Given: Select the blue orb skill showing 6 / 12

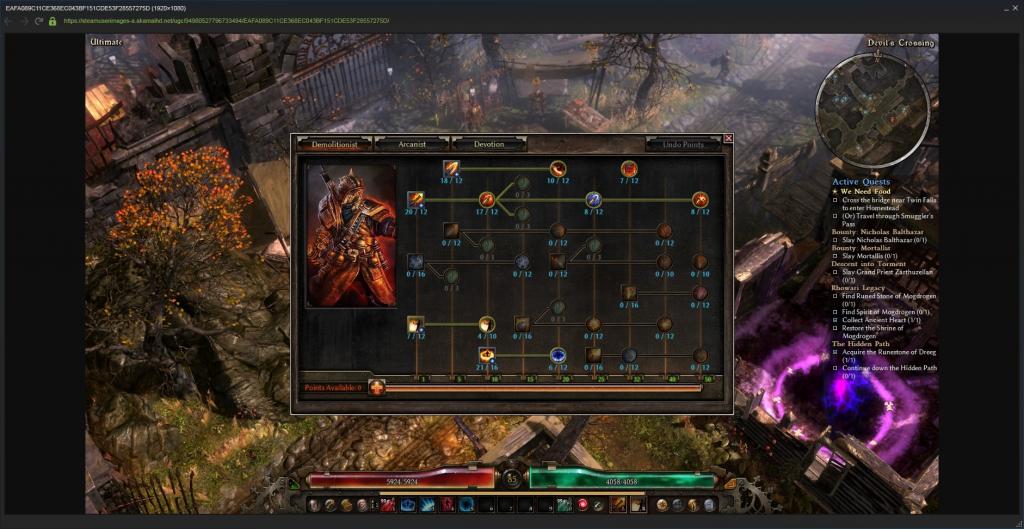Looking at the screenshot, I should click(558, 355).
